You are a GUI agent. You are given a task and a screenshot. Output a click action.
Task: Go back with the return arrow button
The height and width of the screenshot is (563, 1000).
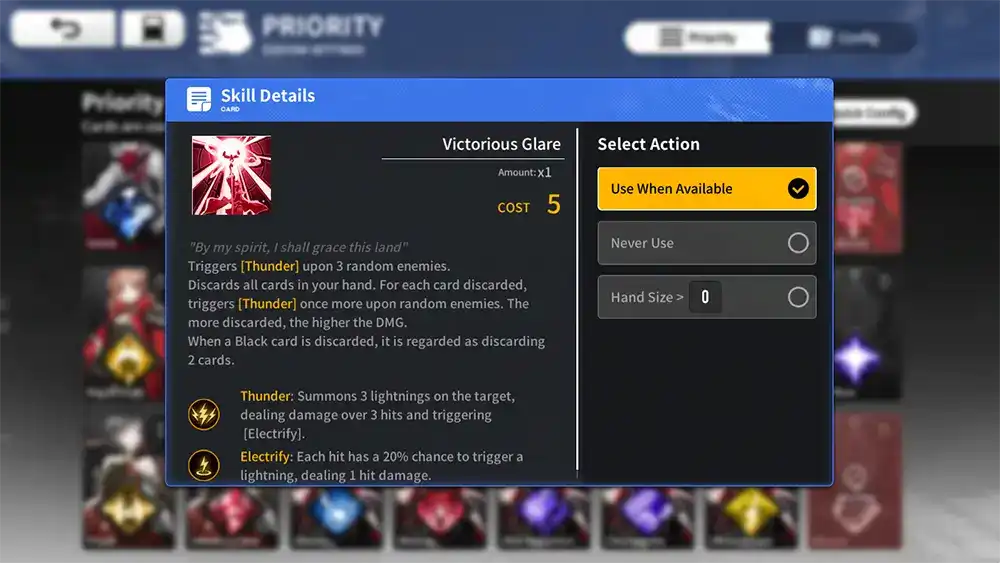click(63, 30)
